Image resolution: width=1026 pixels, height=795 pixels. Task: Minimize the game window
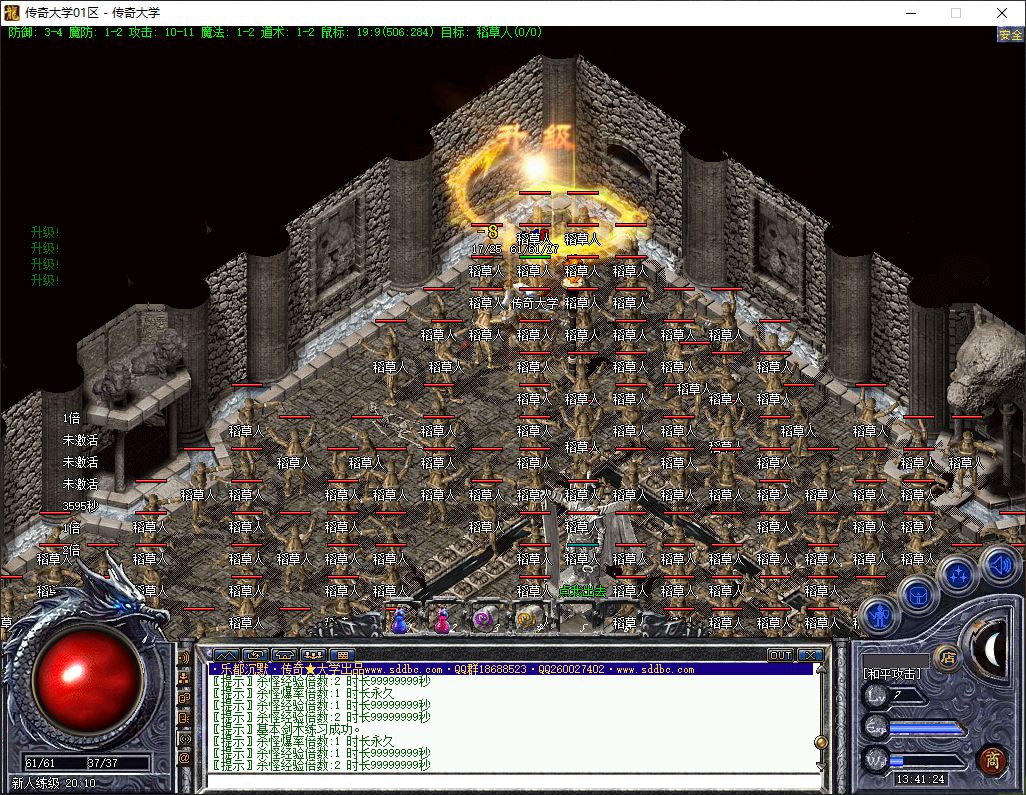pyautogui.click(x=910, y=13)
